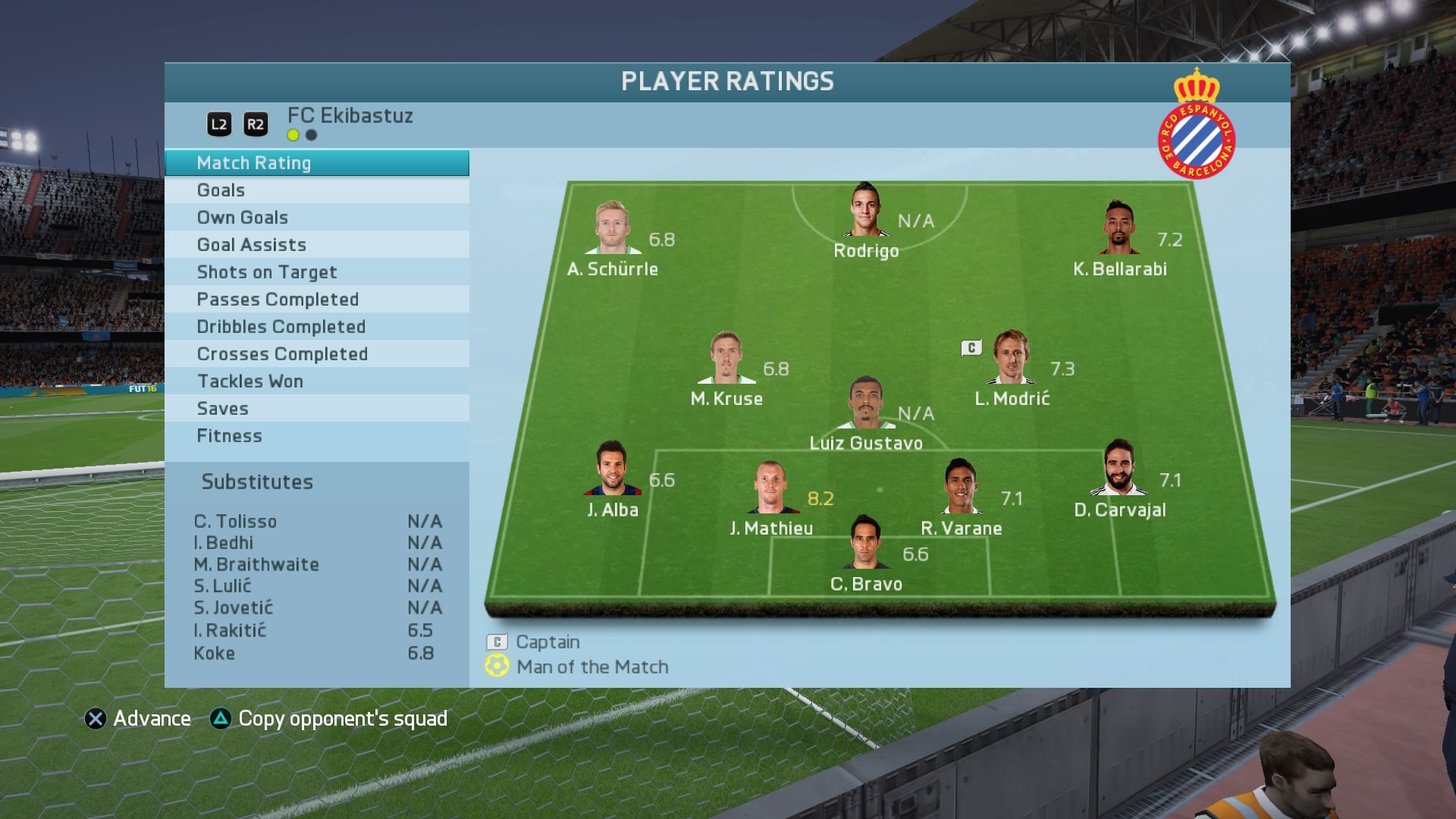The height and width of the screenshot is (819, 1456).
Task: Select Shots on Target
Action: tap(316, 272)
